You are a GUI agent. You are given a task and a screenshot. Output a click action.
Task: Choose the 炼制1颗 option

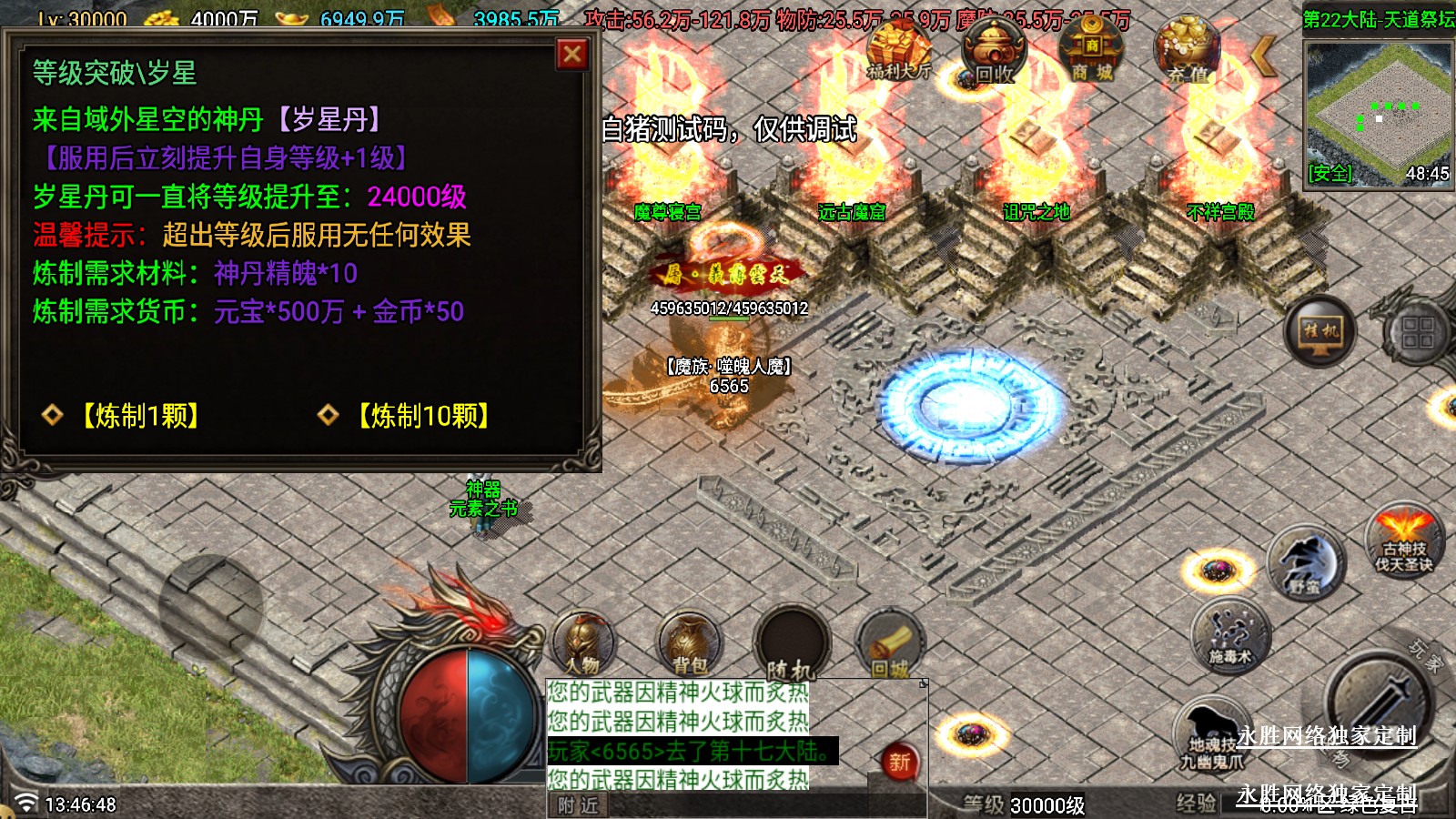[x=140, y=416]
